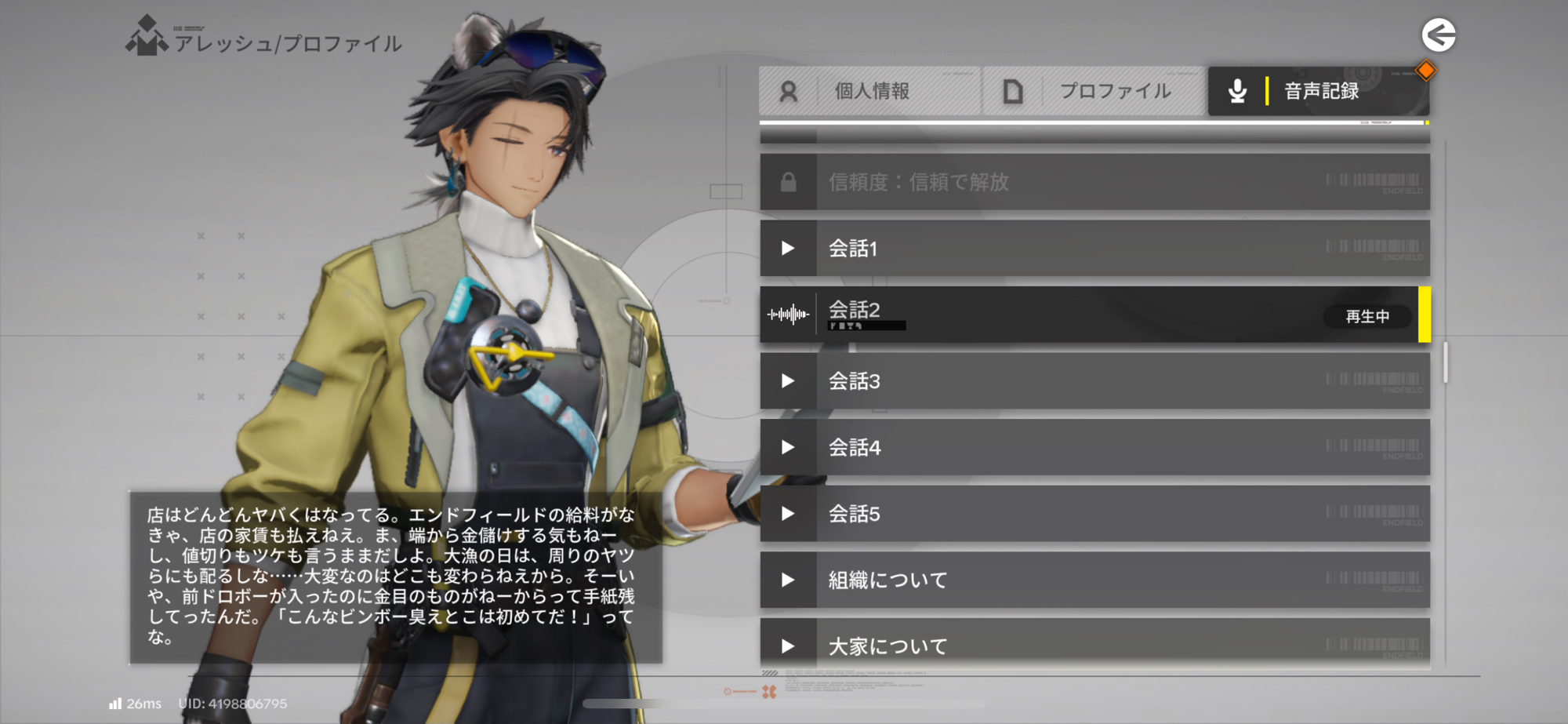Click the locked 信頼度 voice entry
1568x724 pixels.
point(1094,182)
